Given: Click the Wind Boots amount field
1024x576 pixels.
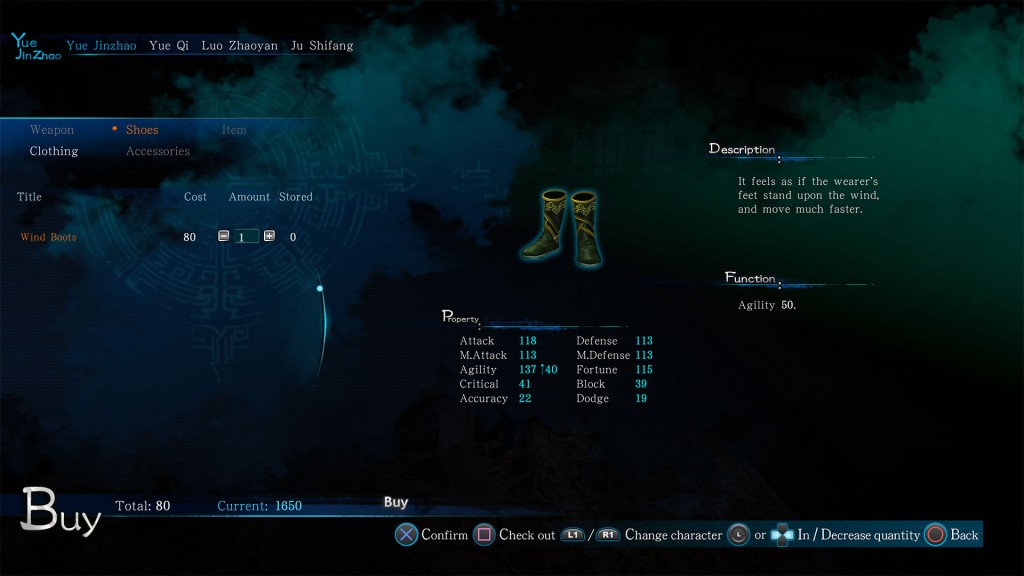Looking at the screenshot, I should pyautogui.click(x=246, y=237).
